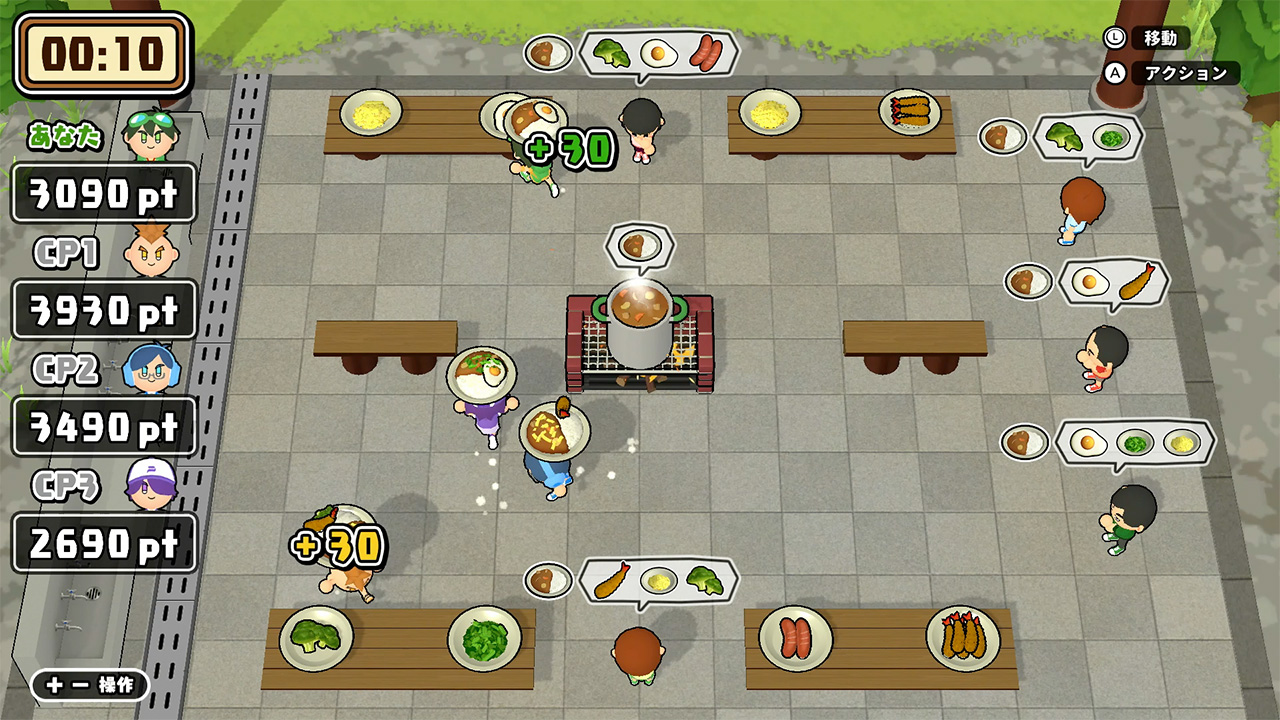This screenshot has height=720, width=1280.
Task: Choose the CP1 orange-haired portrait
Action: pos(151,252)
